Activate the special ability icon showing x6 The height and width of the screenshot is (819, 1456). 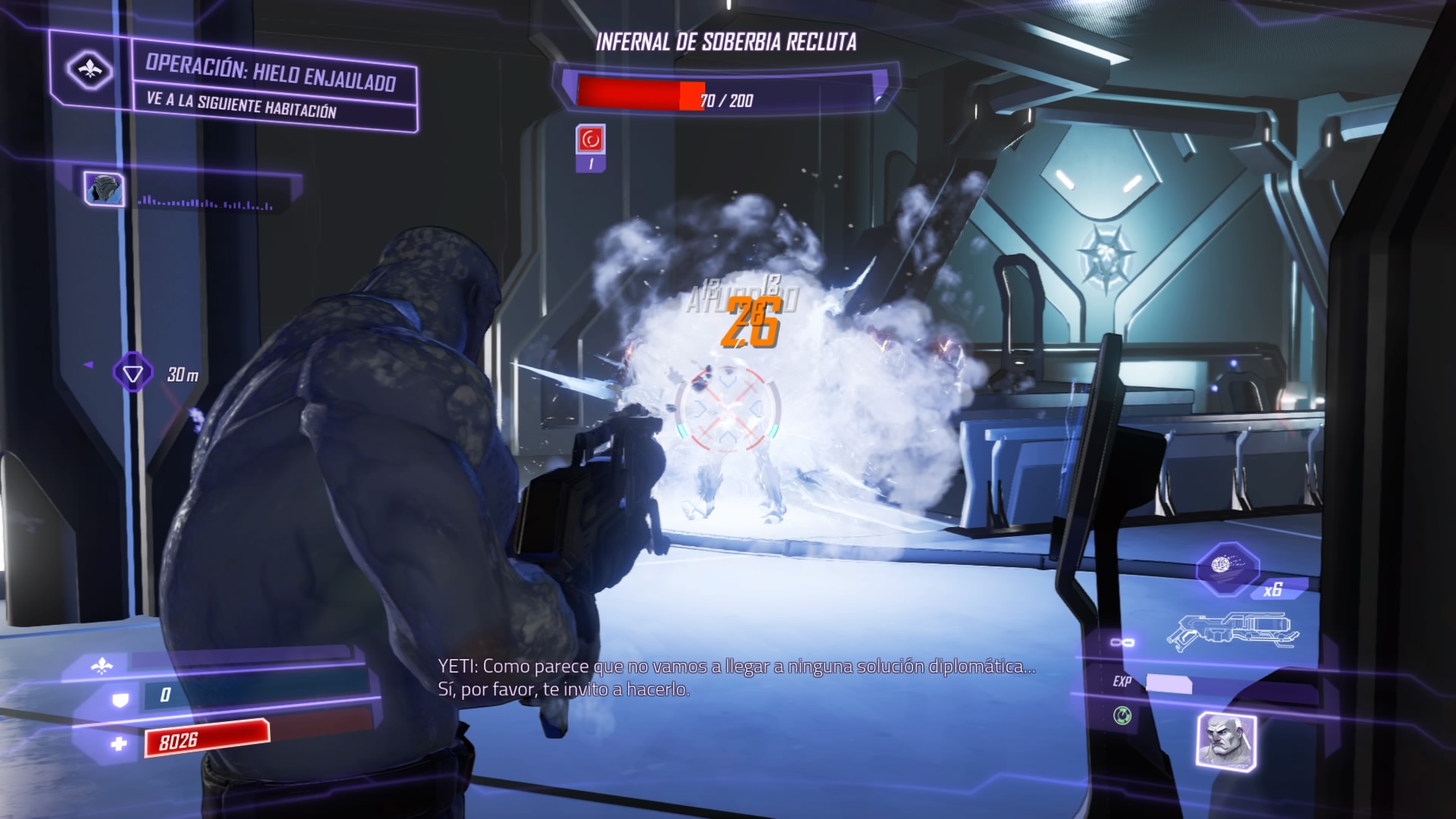pyautogui.click(x=1227, y=567)
